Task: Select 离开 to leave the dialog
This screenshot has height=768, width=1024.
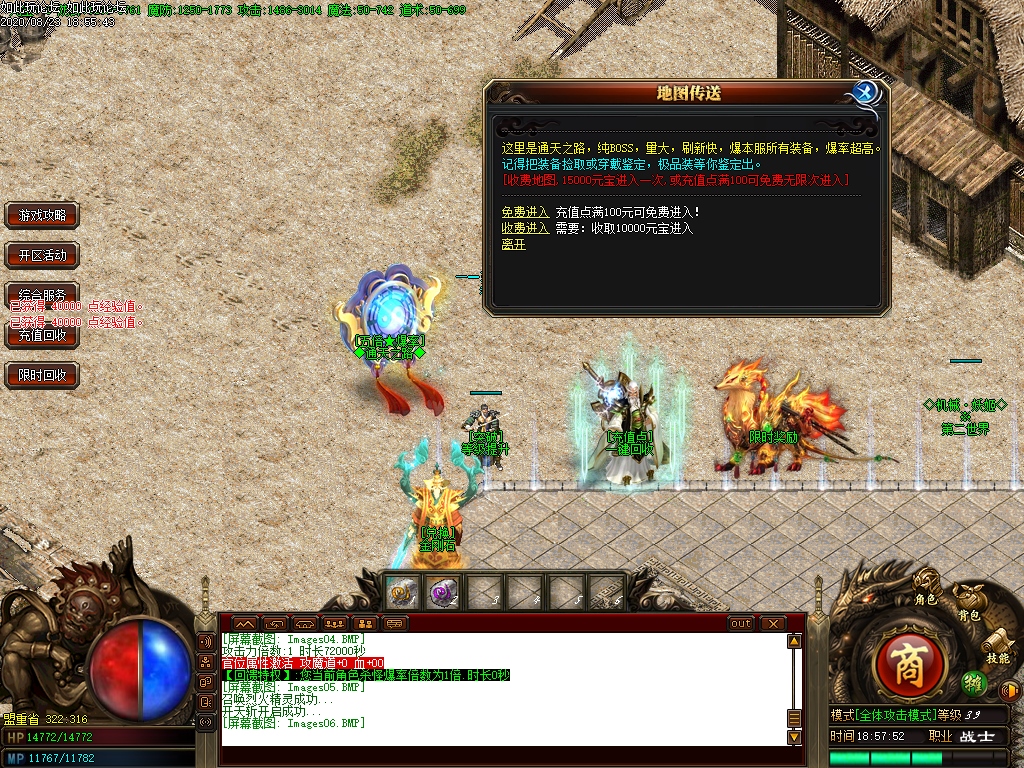Action: pos(513,244)
